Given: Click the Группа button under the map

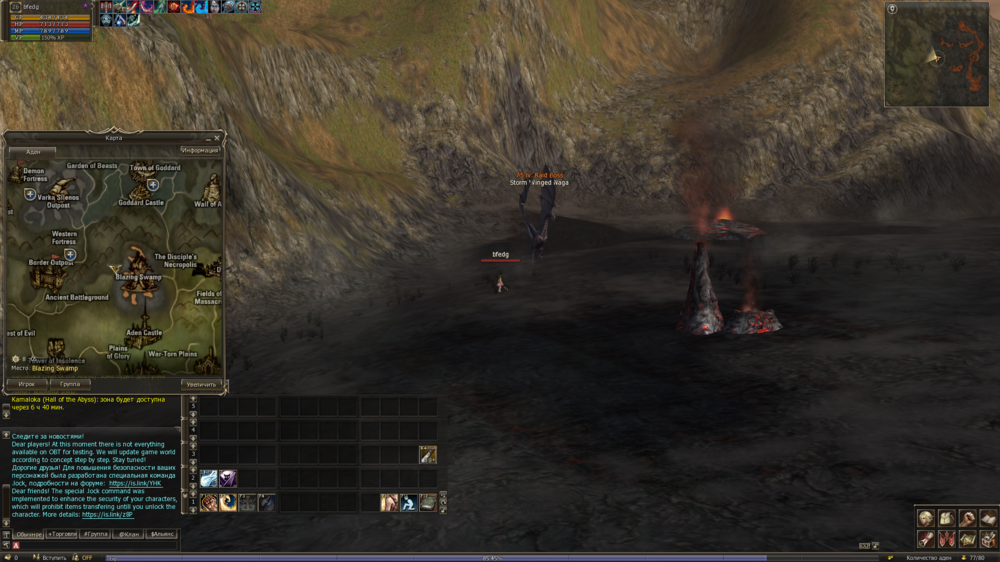Looking at the screenshot, I should tap(70, 383).
